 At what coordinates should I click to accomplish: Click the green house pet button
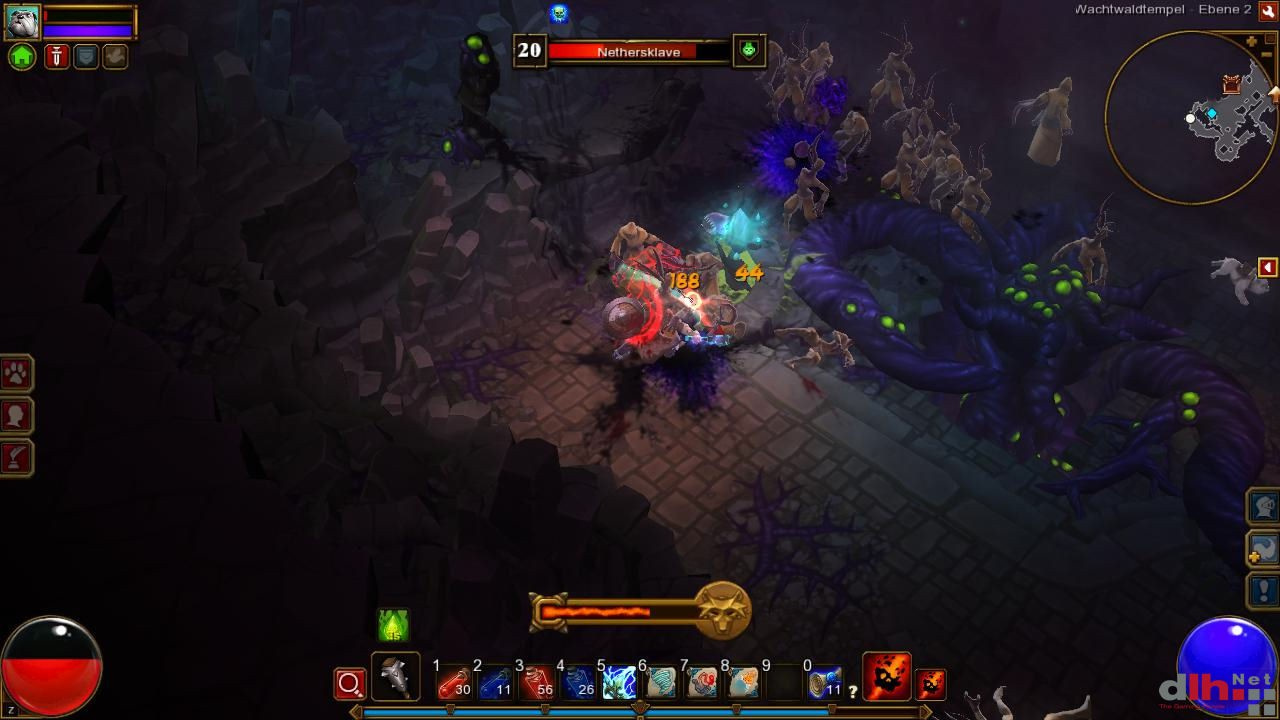tap(22, 57)
